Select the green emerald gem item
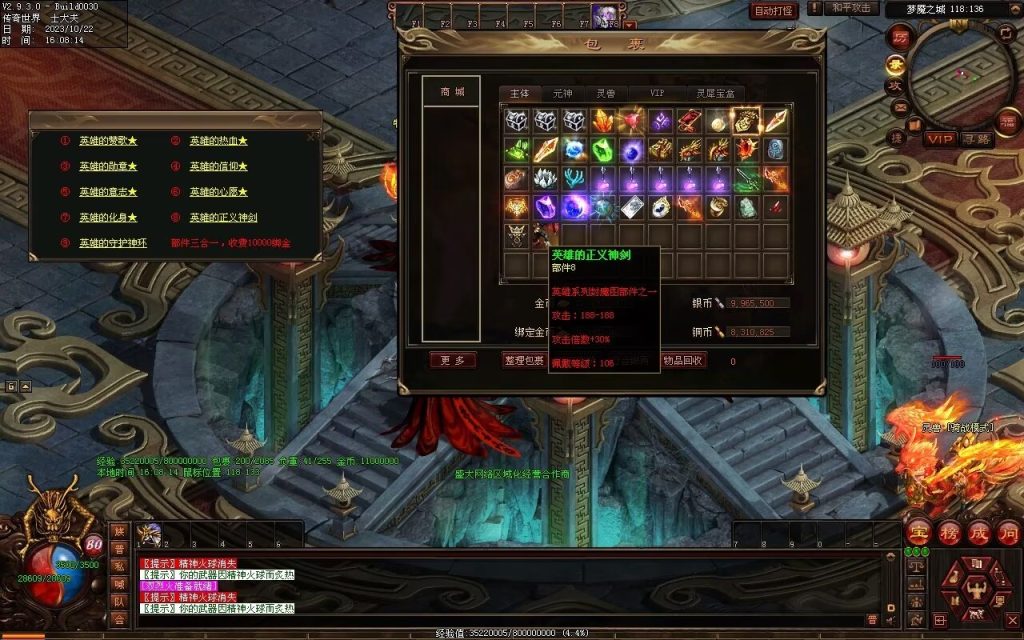The height and width of the screenshot is (640, 1024). pyautogui.click(x=603, y=150)
